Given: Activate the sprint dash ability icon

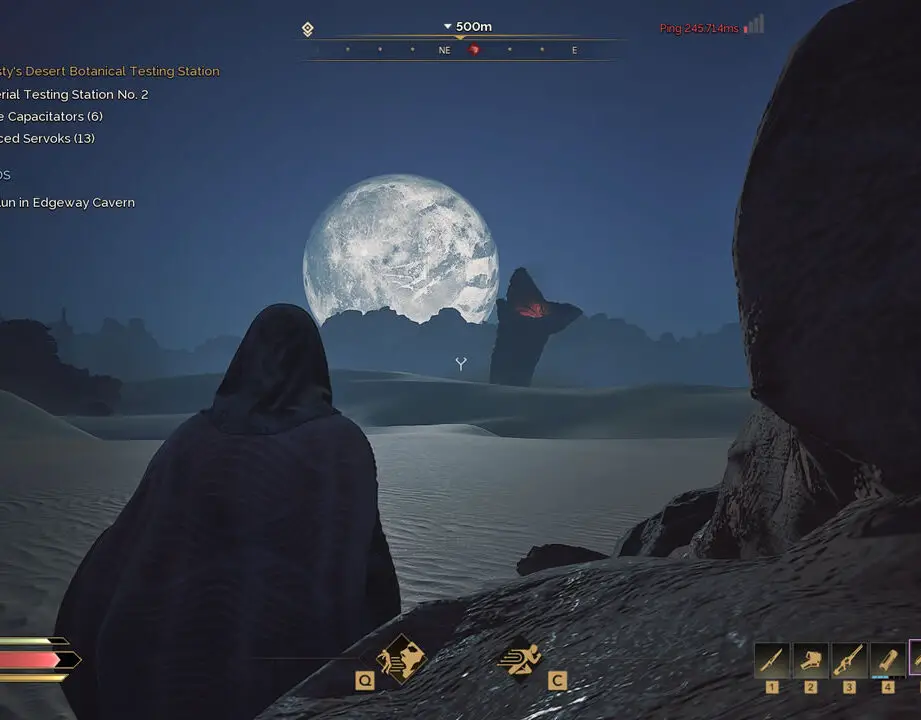Looking at the screenshot, I should tap(520, 658).
